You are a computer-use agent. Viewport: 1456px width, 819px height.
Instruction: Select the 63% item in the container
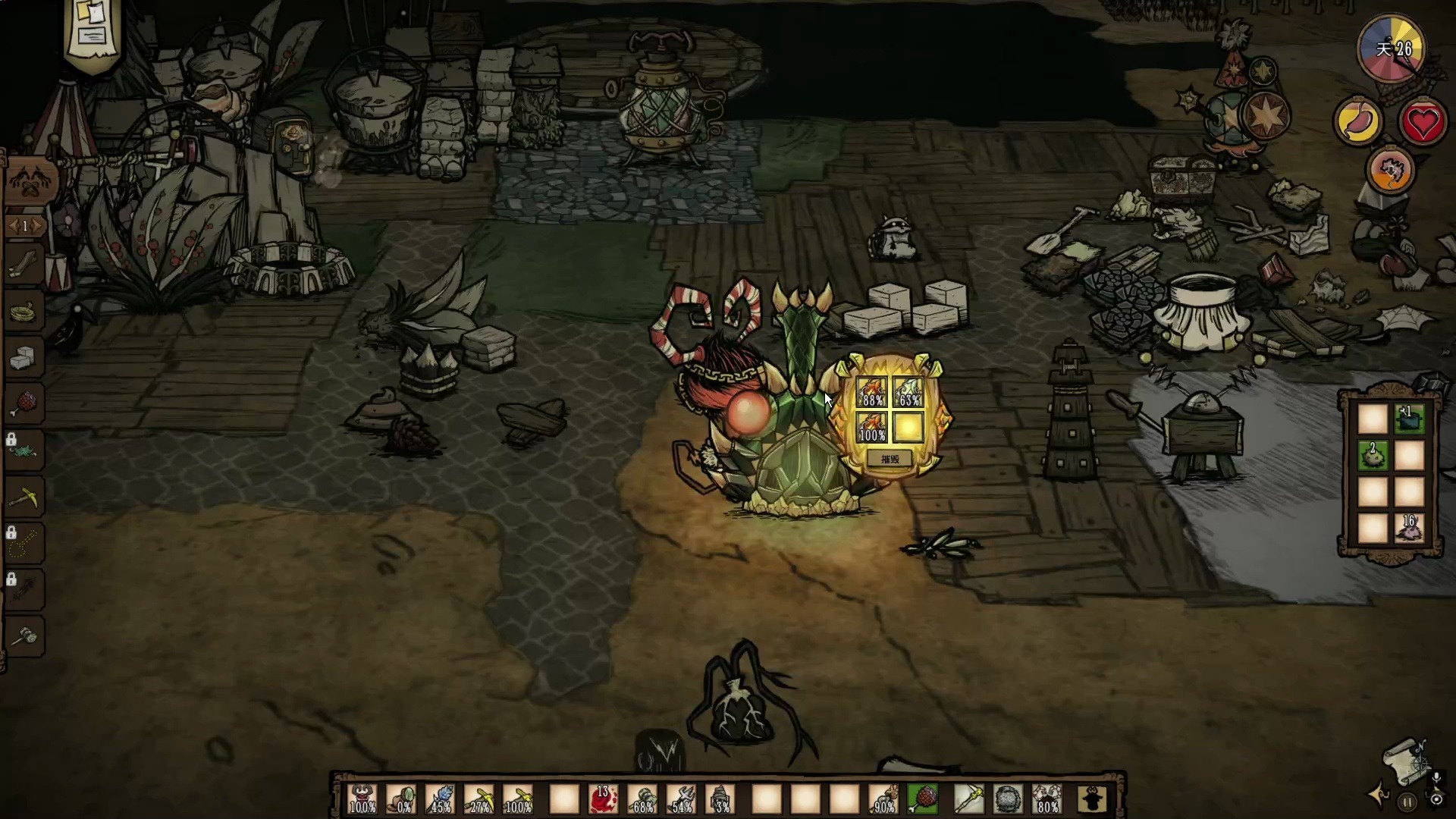tap(908, 392)
